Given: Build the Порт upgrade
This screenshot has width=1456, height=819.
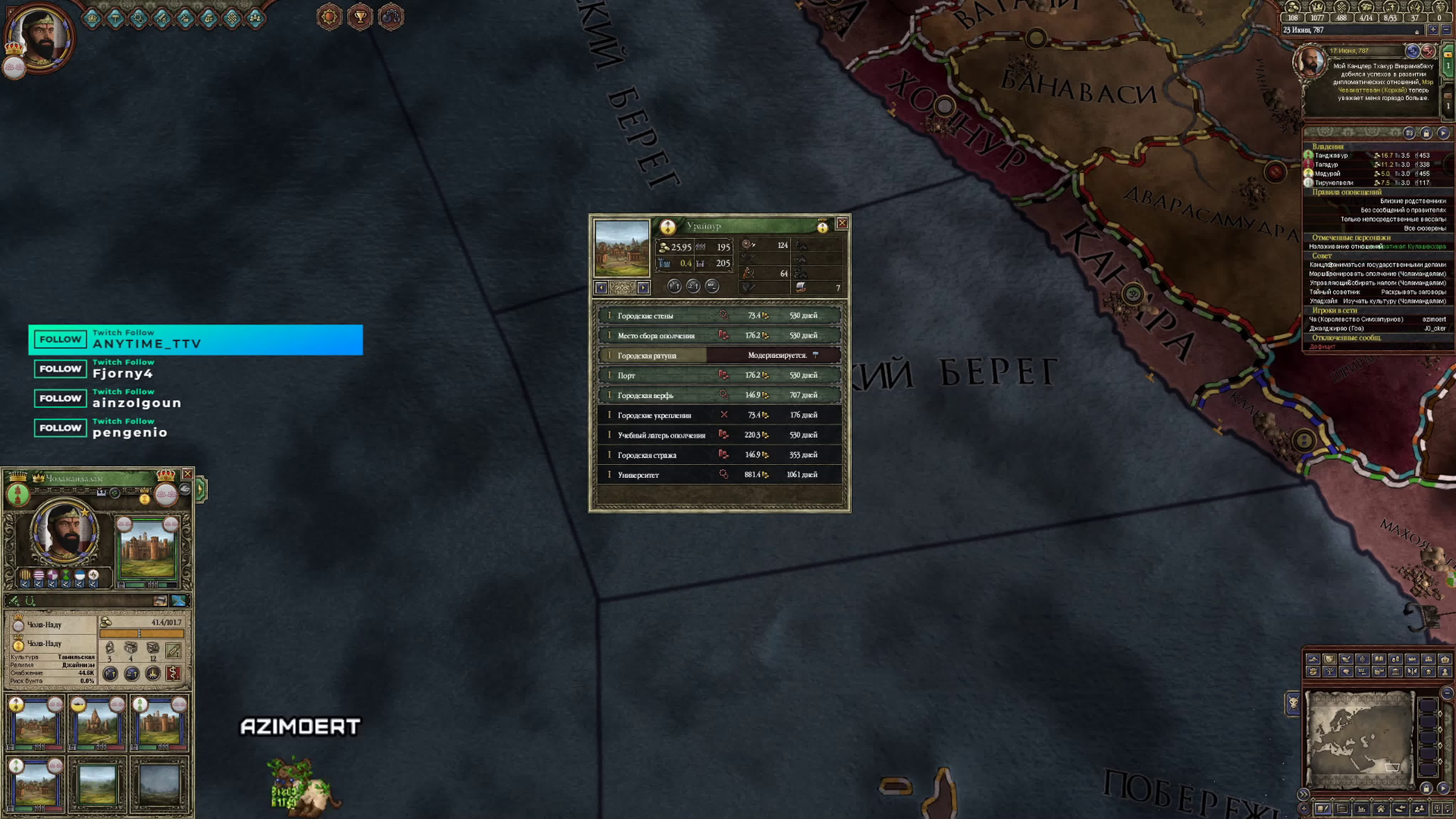Looking at the screenshot, I should [719, 375].
